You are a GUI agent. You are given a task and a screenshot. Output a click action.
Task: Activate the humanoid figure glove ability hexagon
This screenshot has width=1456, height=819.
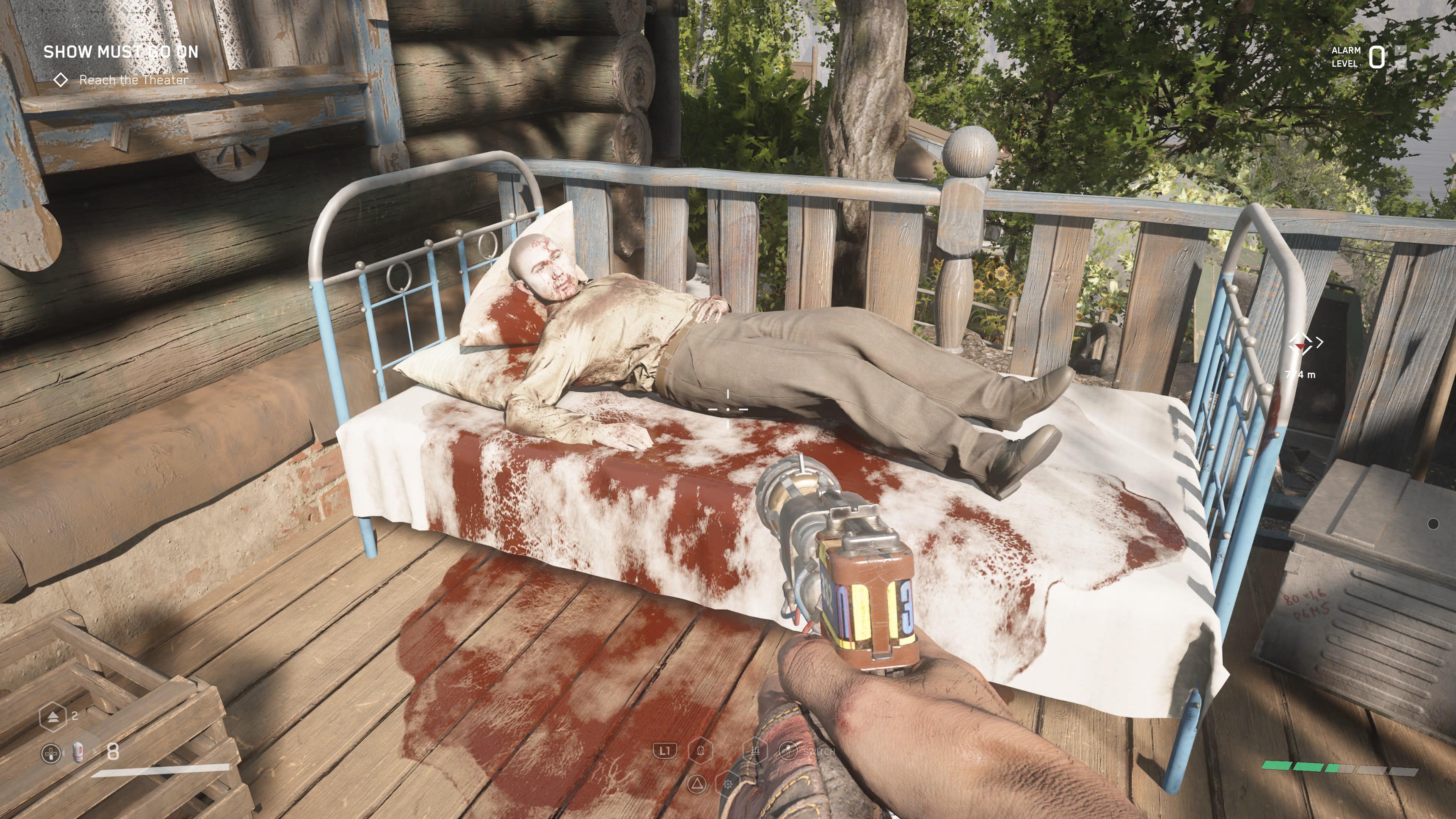[701, 751]
